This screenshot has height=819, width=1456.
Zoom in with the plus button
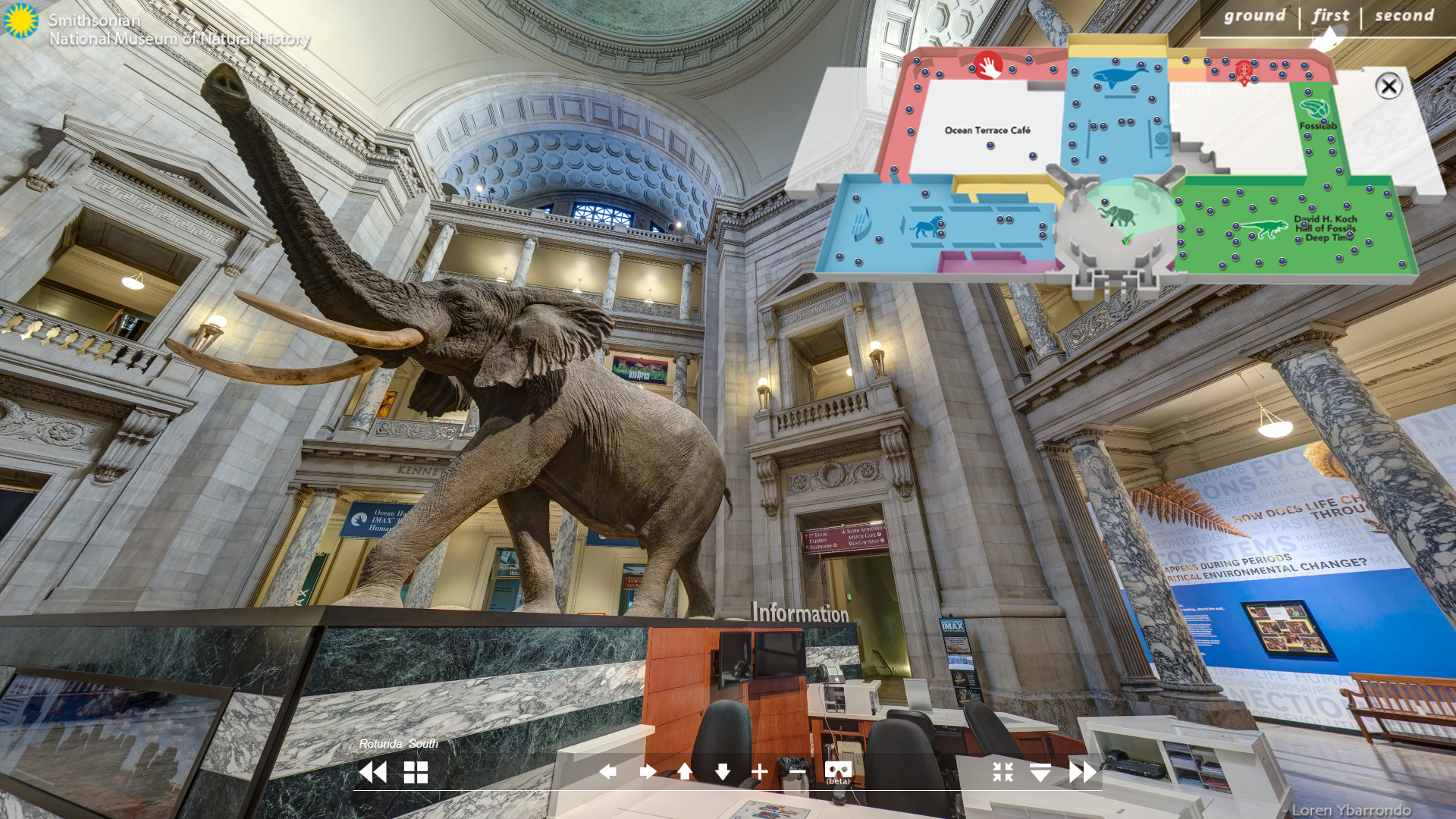pos(759,772)
